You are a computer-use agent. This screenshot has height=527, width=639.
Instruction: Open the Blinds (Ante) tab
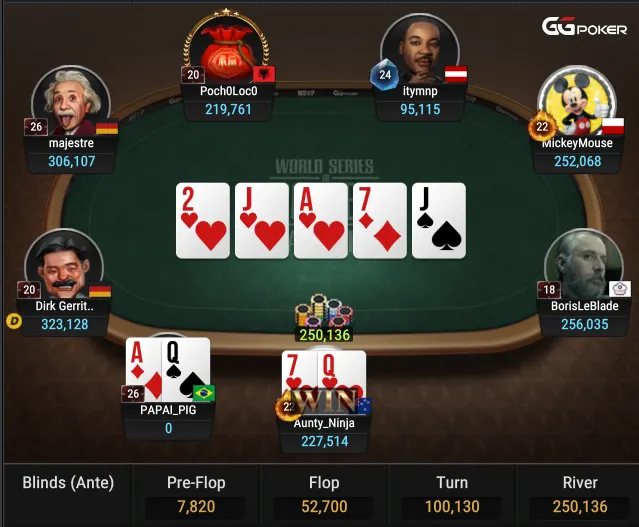(x=68, y=483)
